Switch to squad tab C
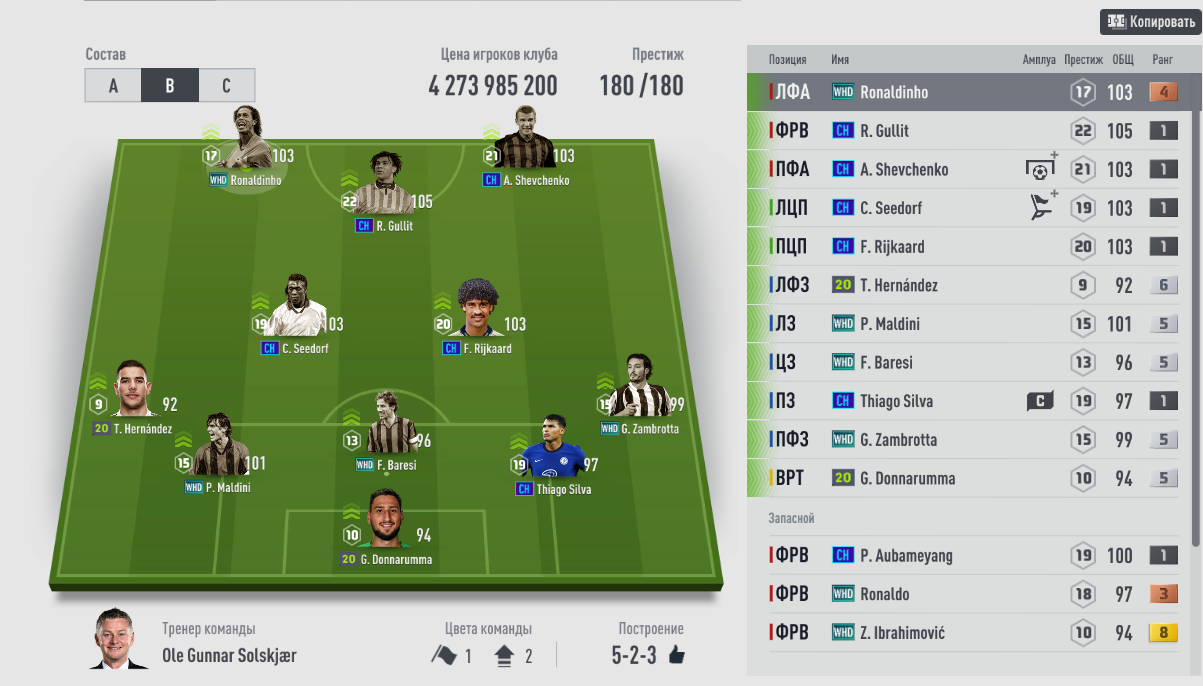The image size is (1203, 686). click(x=227, y=86)
